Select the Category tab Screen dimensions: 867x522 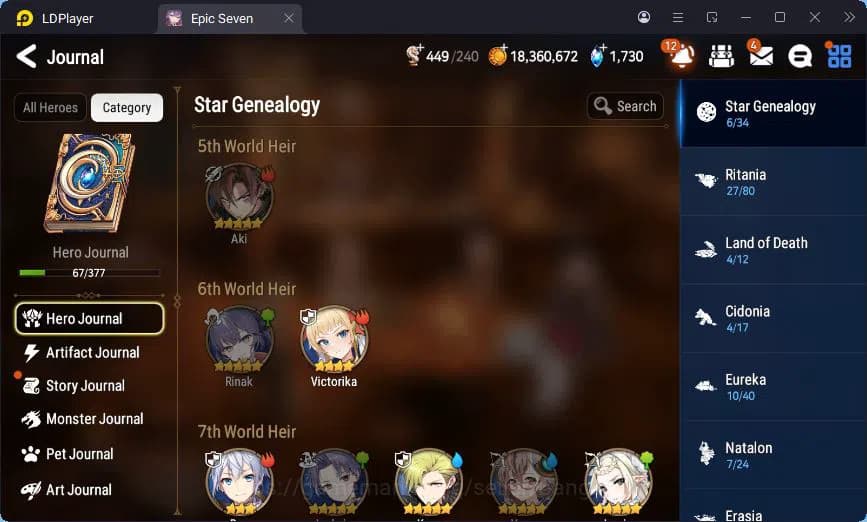[127, 108]
